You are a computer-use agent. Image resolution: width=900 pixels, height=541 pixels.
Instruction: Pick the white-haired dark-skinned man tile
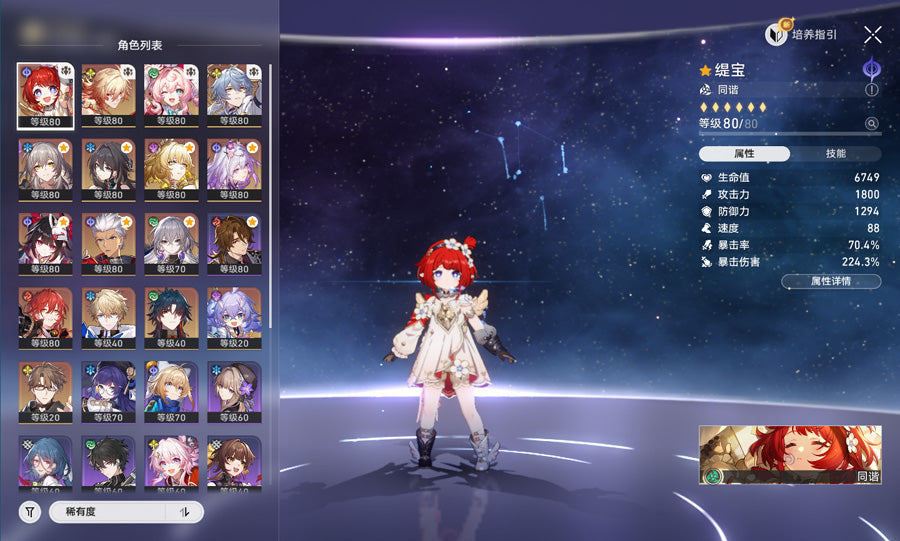(108, 245)
